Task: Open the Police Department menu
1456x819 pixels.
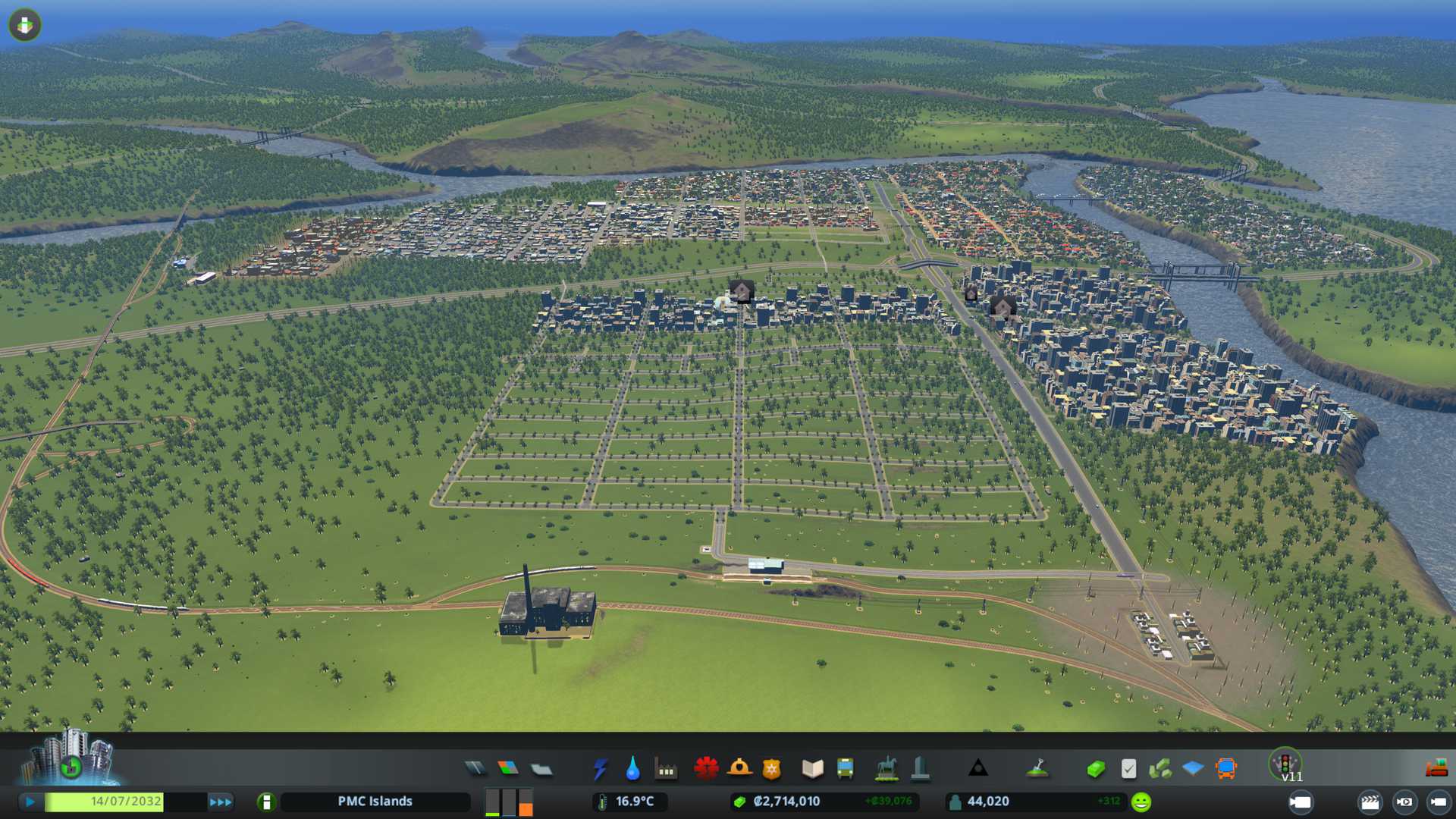Action: 771,769
